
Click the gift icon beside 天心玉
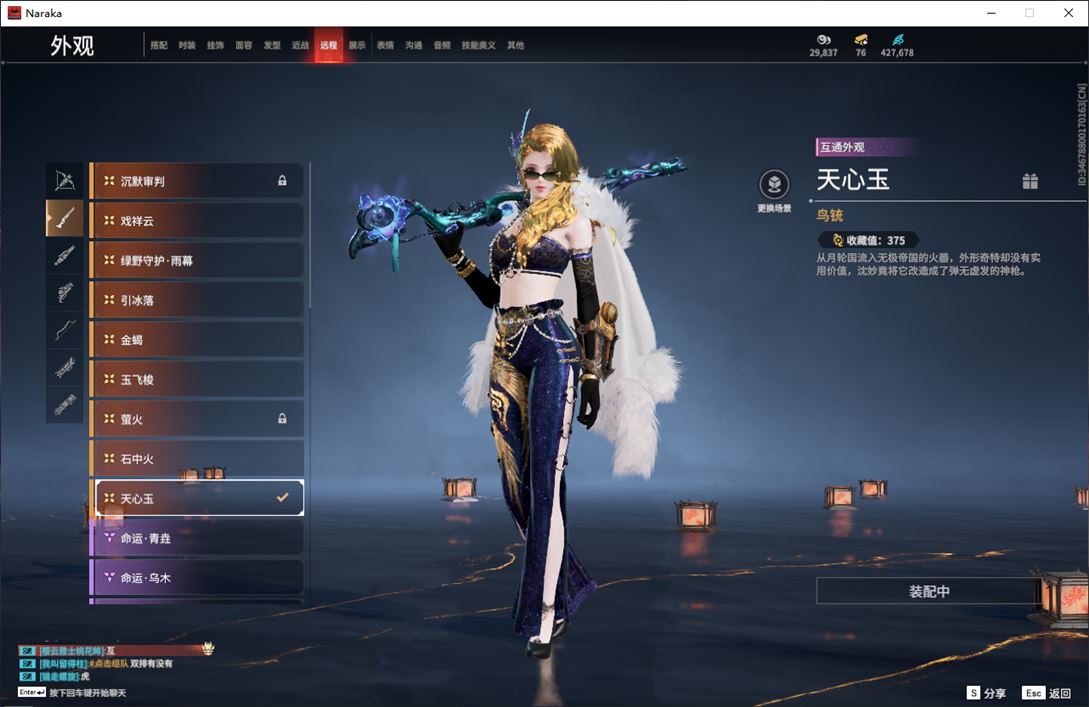(x=1030, y=181)
